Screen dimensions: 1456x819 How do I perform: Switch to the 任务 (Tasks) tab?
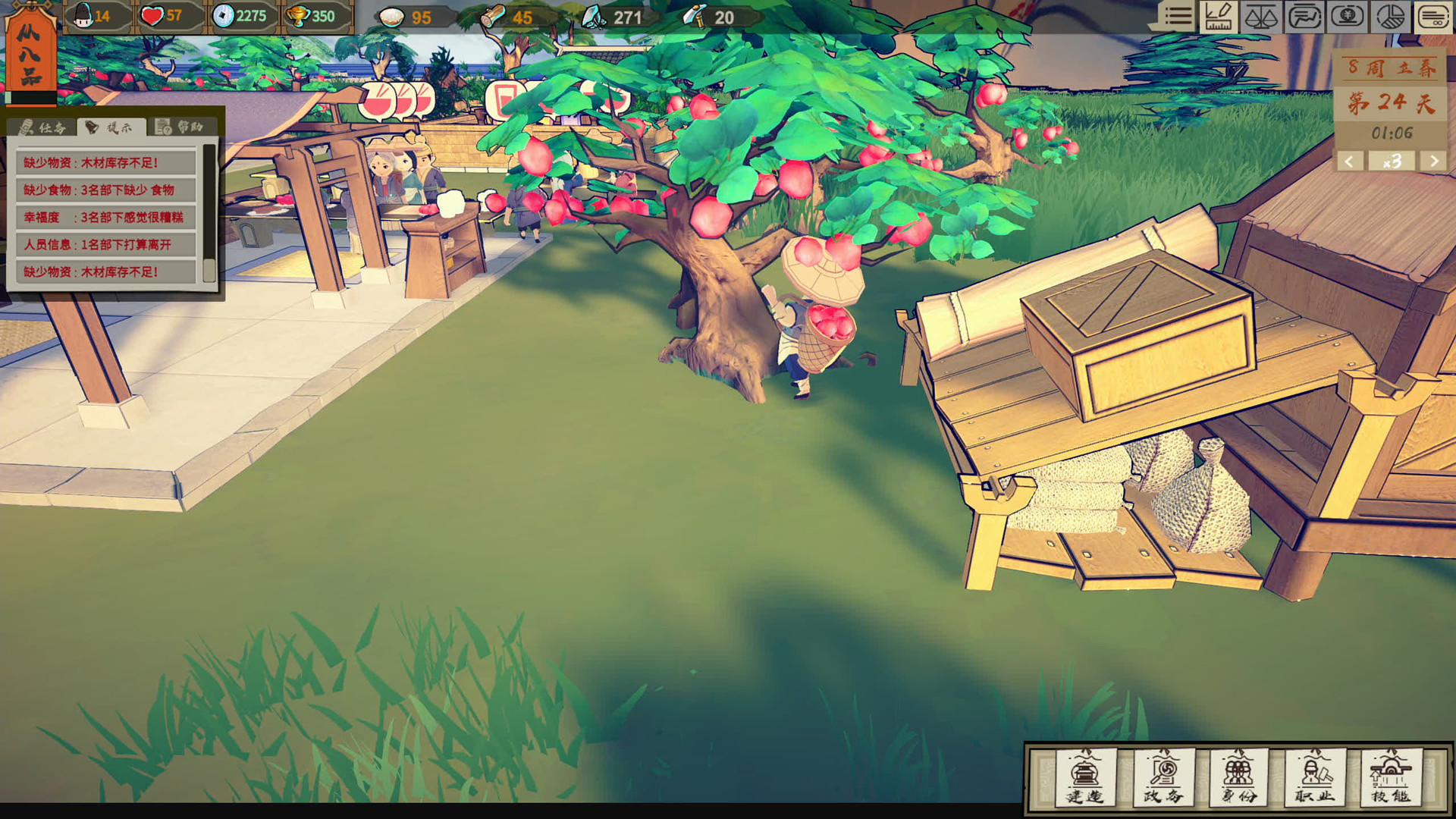pyautogui.click(x=42, y=127)
